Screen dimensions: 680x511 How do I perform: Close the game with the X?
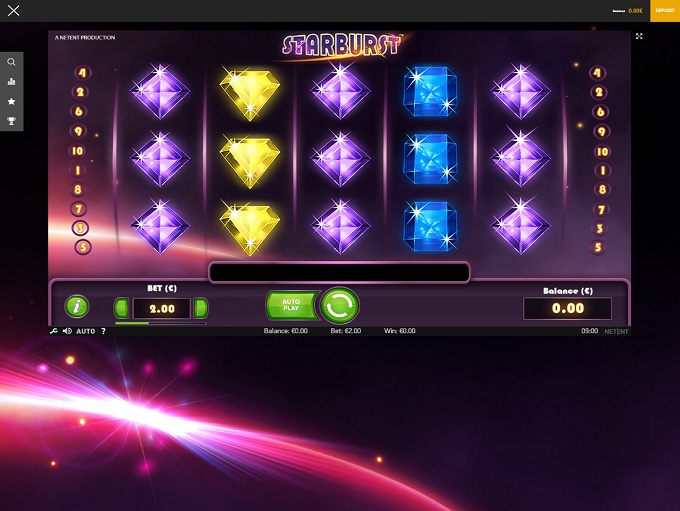point(13,11)
